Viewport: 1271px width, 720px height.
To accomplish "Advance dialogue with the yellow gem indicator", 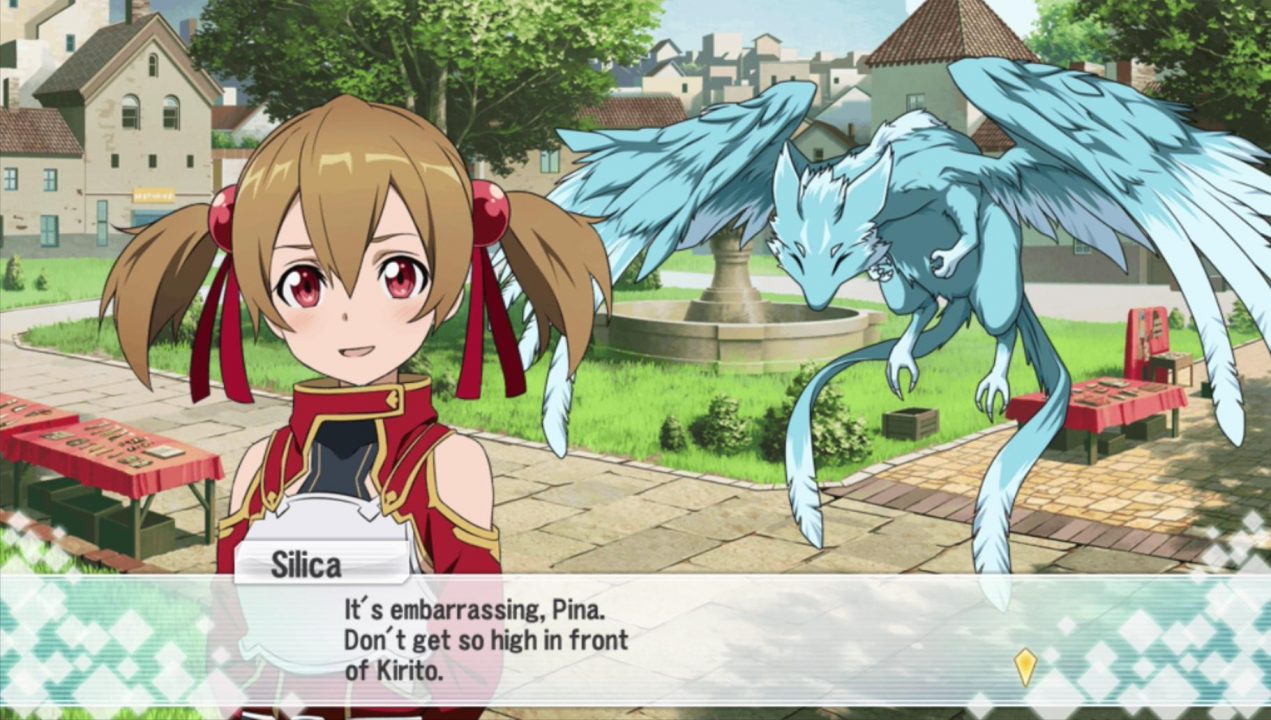I will (1025, 666).
